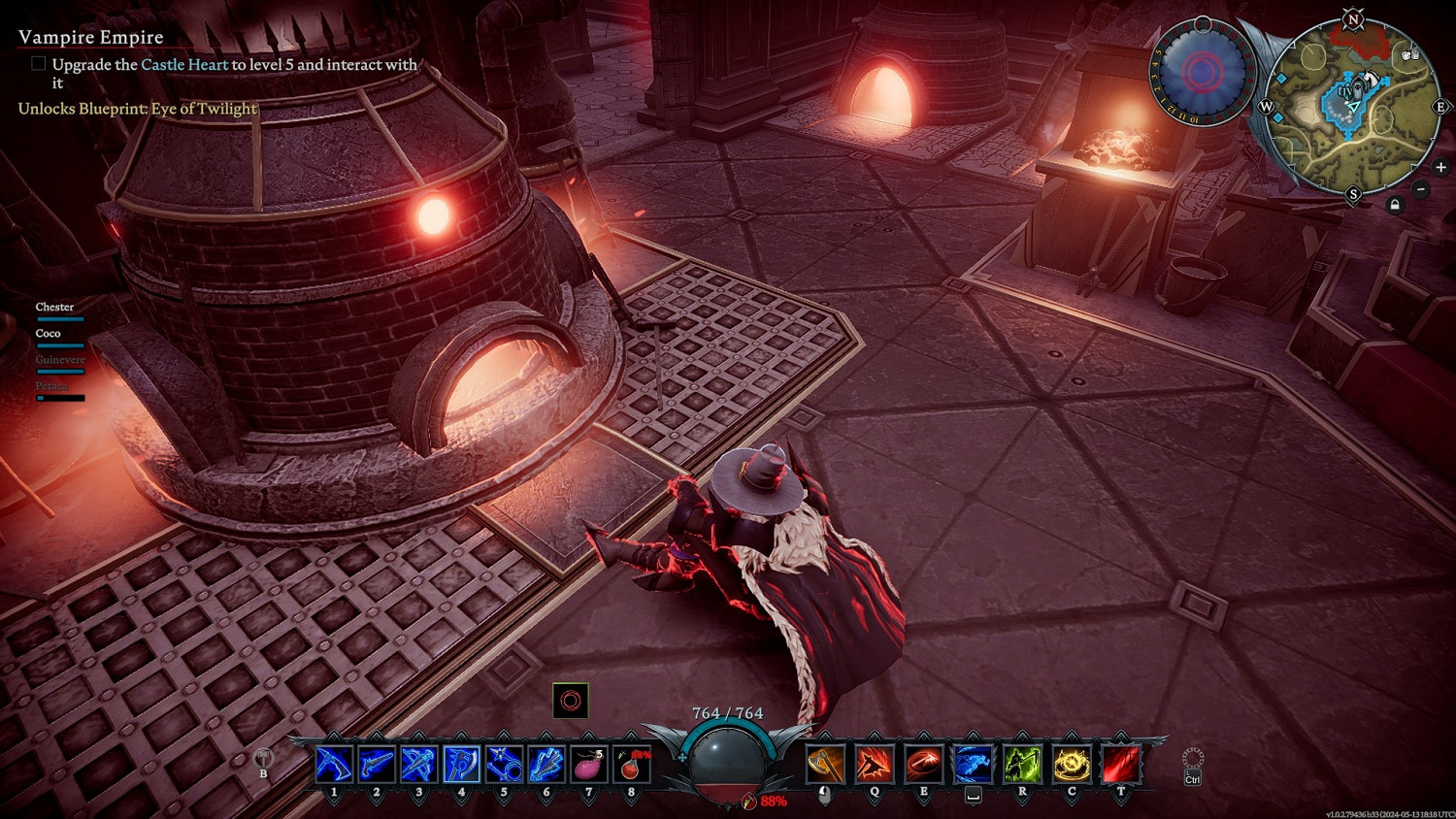Equip the pistol in hotbar slot 2

(377, 765)
